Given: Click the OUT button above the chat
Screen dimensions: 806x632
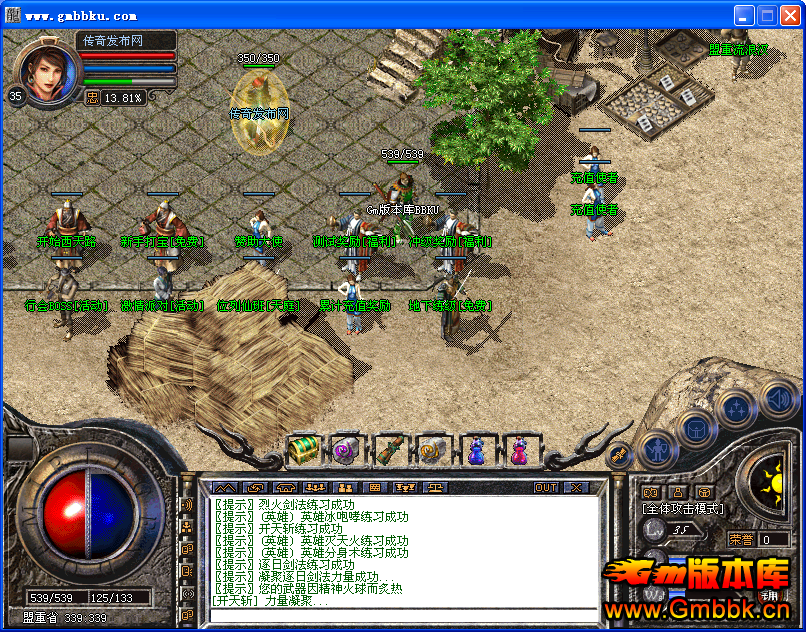Looking at the screenshot, I should 546,488.
